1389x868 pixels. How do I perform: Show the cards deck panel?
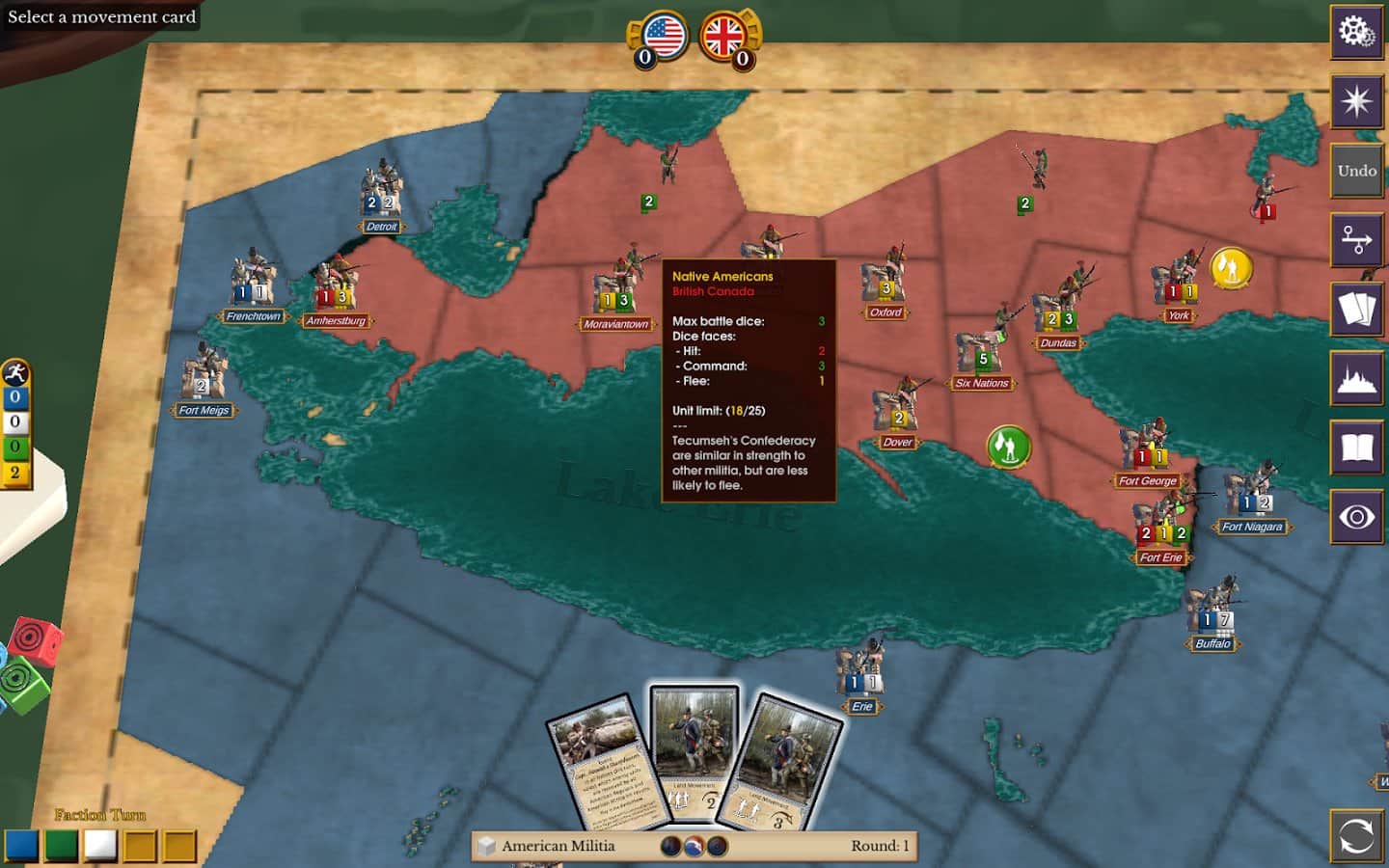[1356, 310]
